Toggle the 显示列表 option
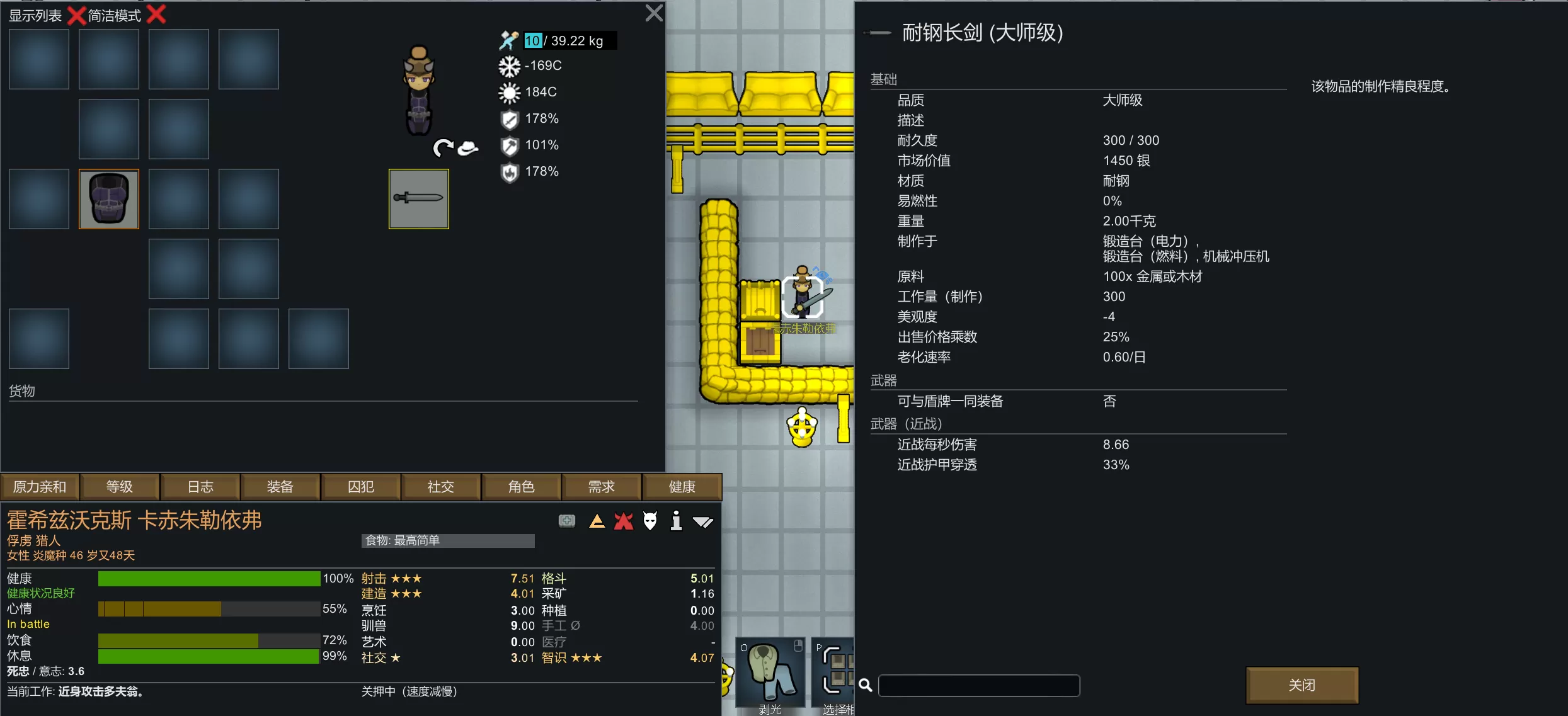This screenshot has height=716, width=1568. pos(76,15)
